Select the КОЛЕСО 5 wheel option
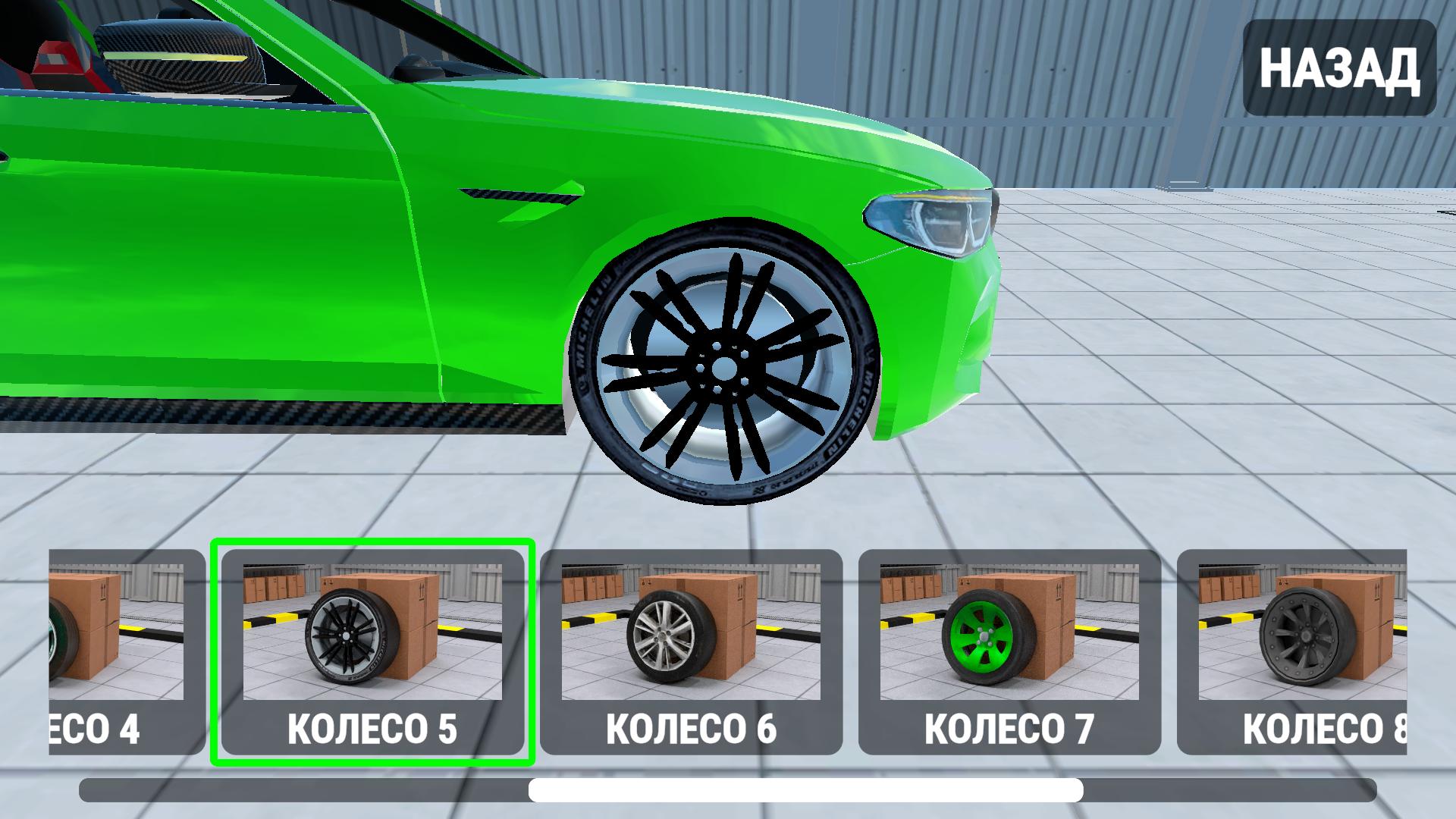This screenshot has height=819, width=1456. pos(375,648)
